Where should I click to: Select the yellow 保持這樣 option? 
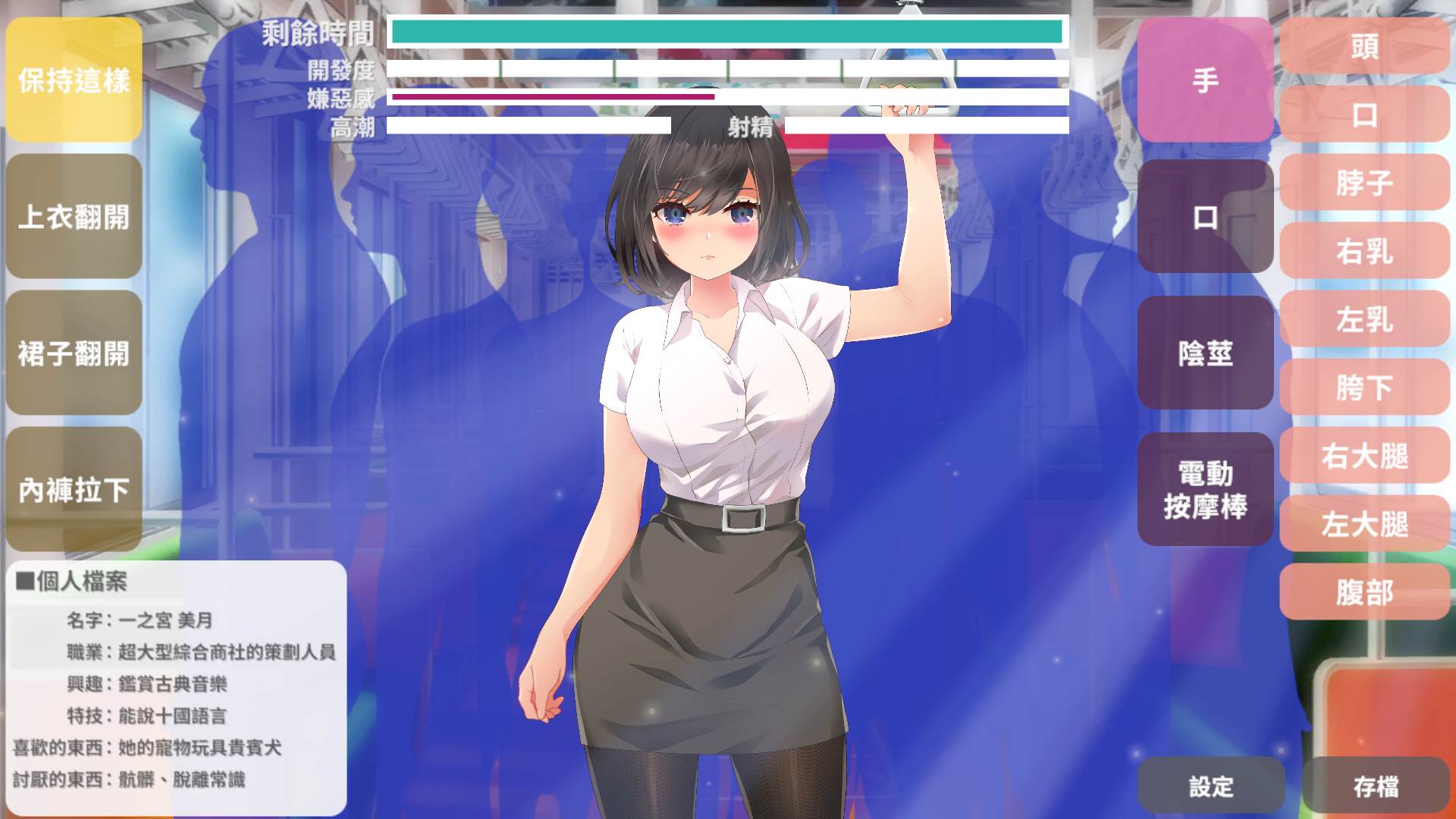[74, 80]
